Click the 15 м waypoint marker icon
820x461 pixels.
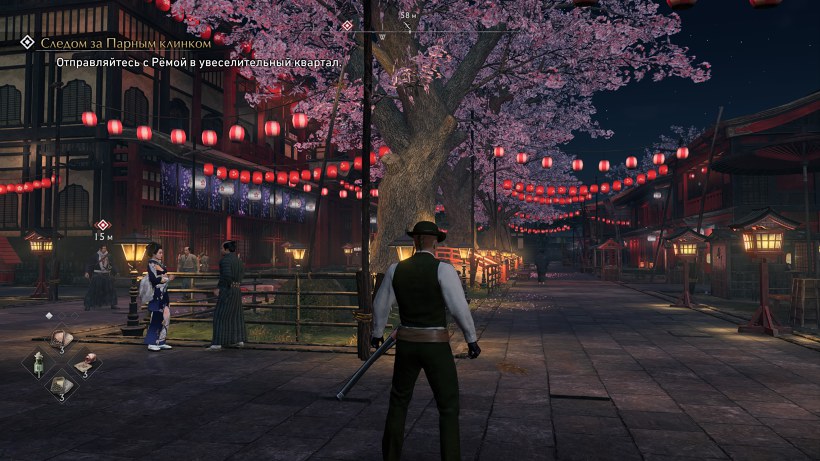pyautogui.click(x=102, y=224)
